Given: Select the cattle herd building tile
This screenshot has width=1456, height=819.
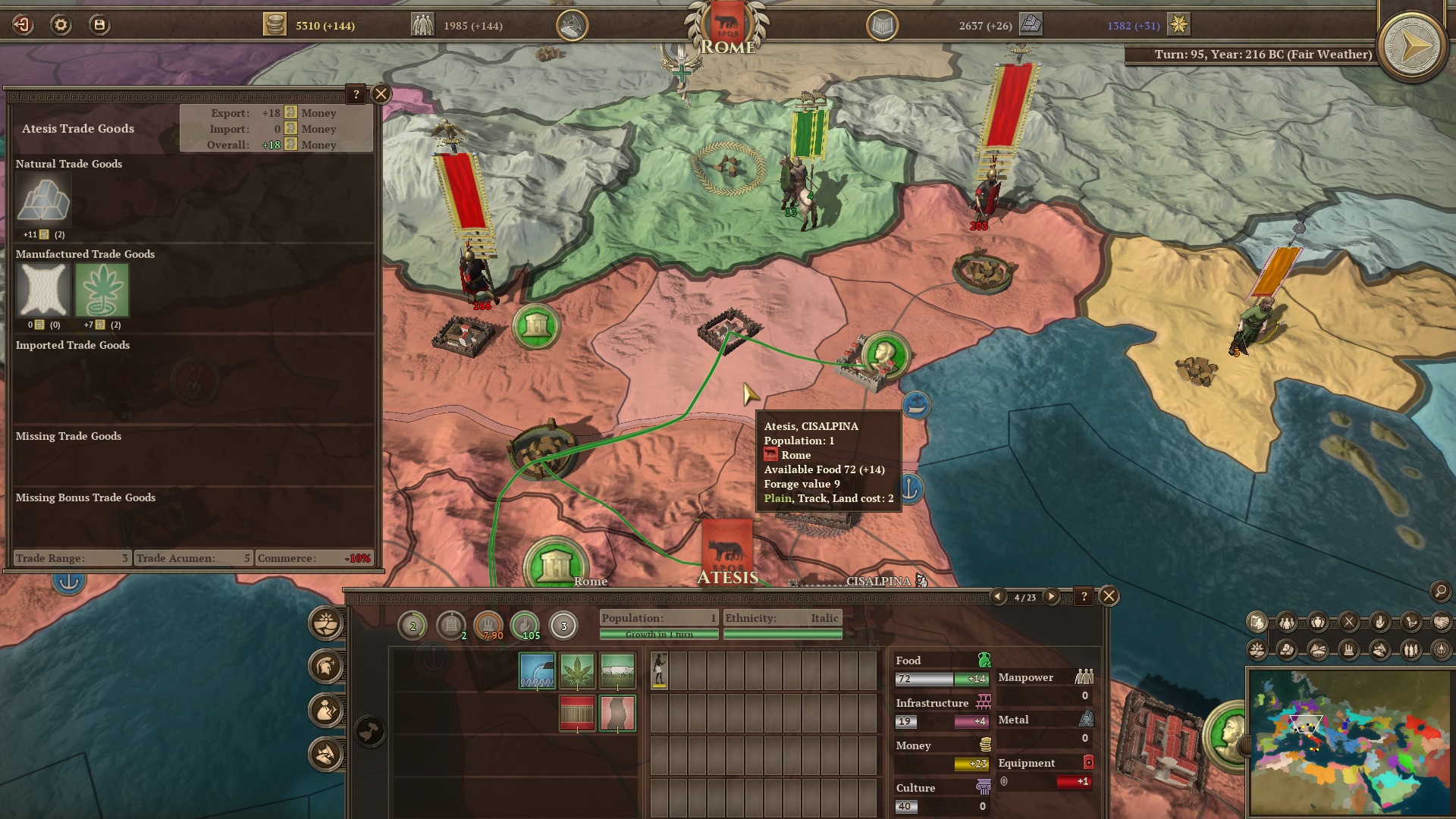Looking at the screenshot, I should [x=617, y=670].
